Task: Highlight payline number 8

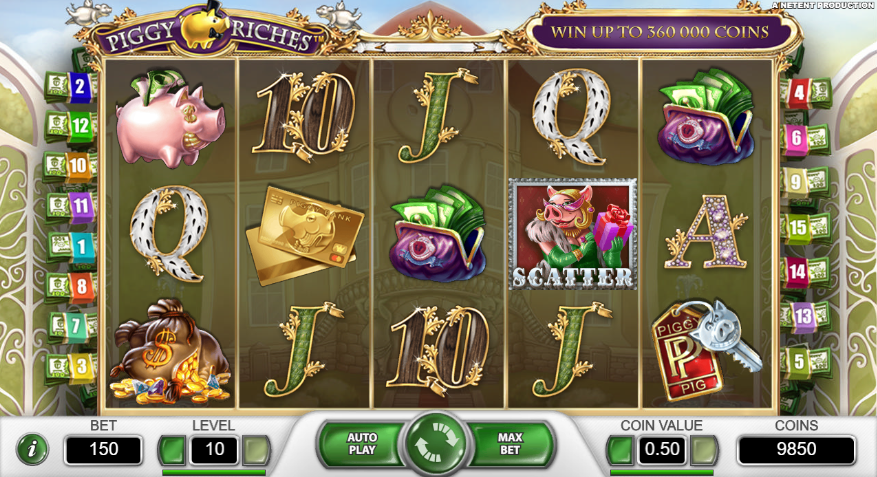Action: 80,286
